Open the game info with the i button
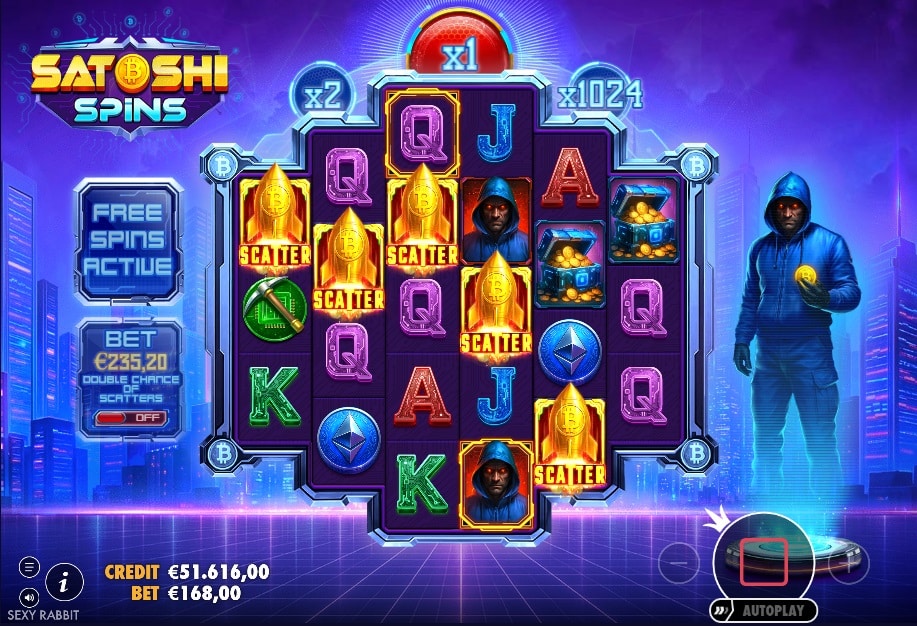Image resolution: width=917 pixels, height=626 pixels. (64, 579)
